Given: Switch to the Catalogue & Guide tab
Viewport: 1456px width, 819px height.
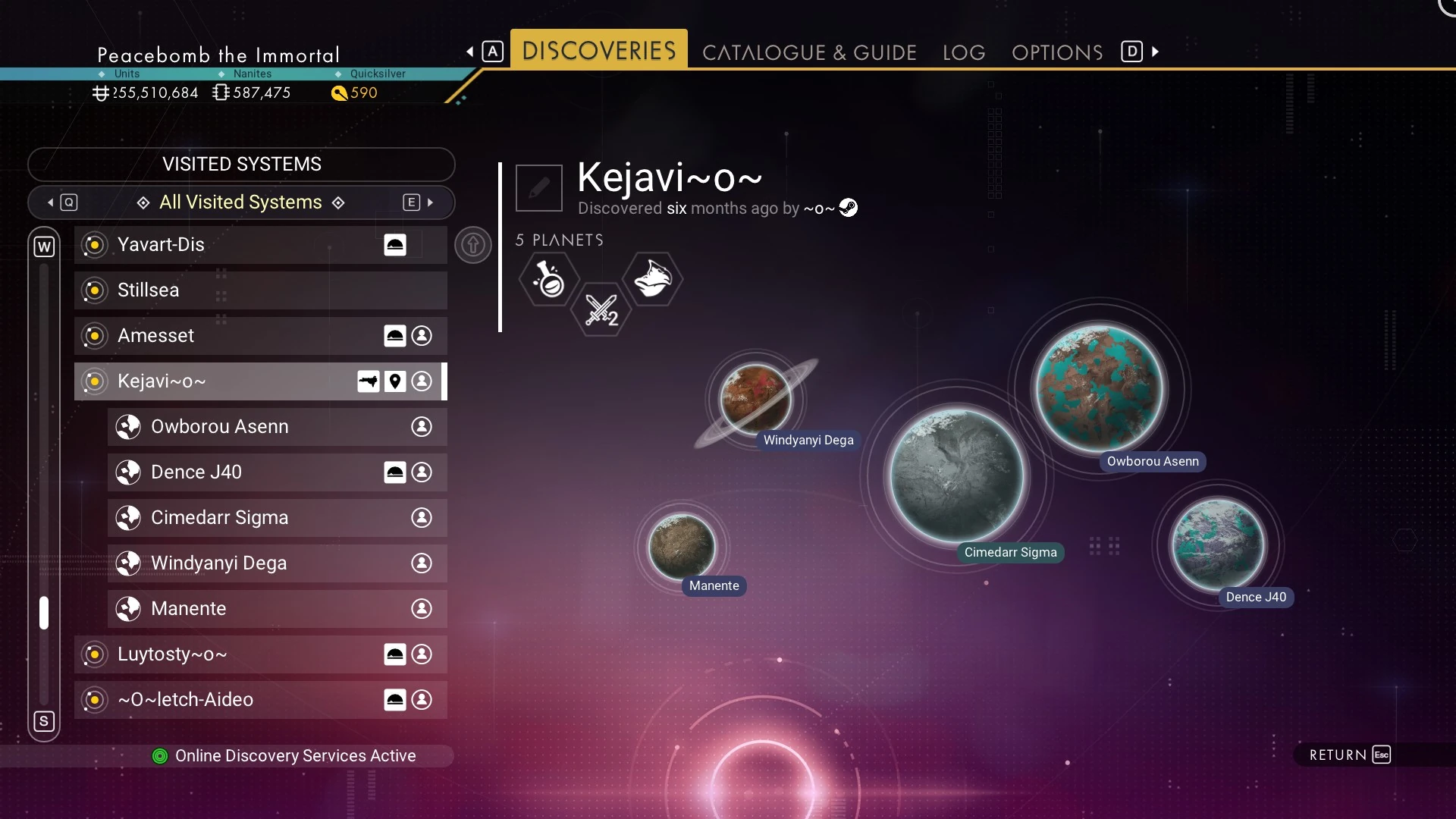Looking at the screenshot, I should click(x=809, y=52).
